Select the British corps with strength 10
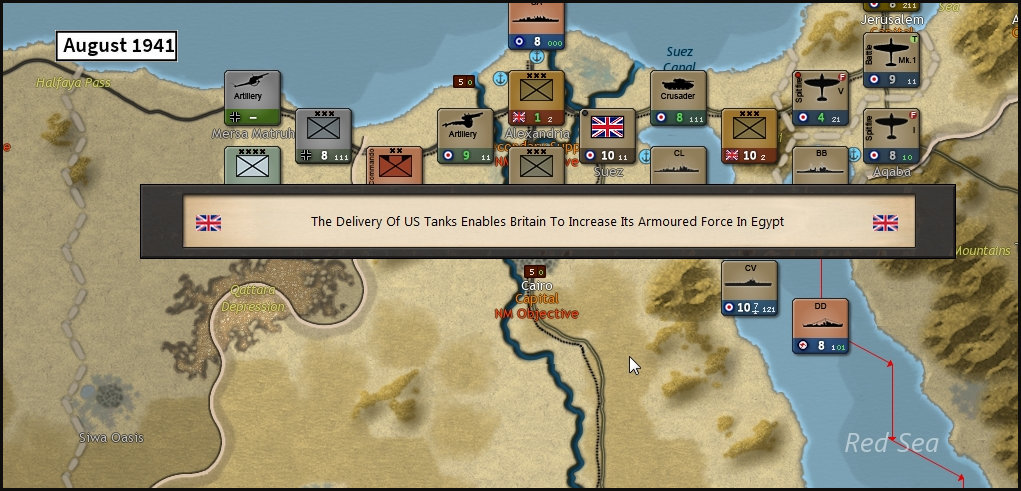This screenshot has height=491, width=1021. (x=749, y=135)
